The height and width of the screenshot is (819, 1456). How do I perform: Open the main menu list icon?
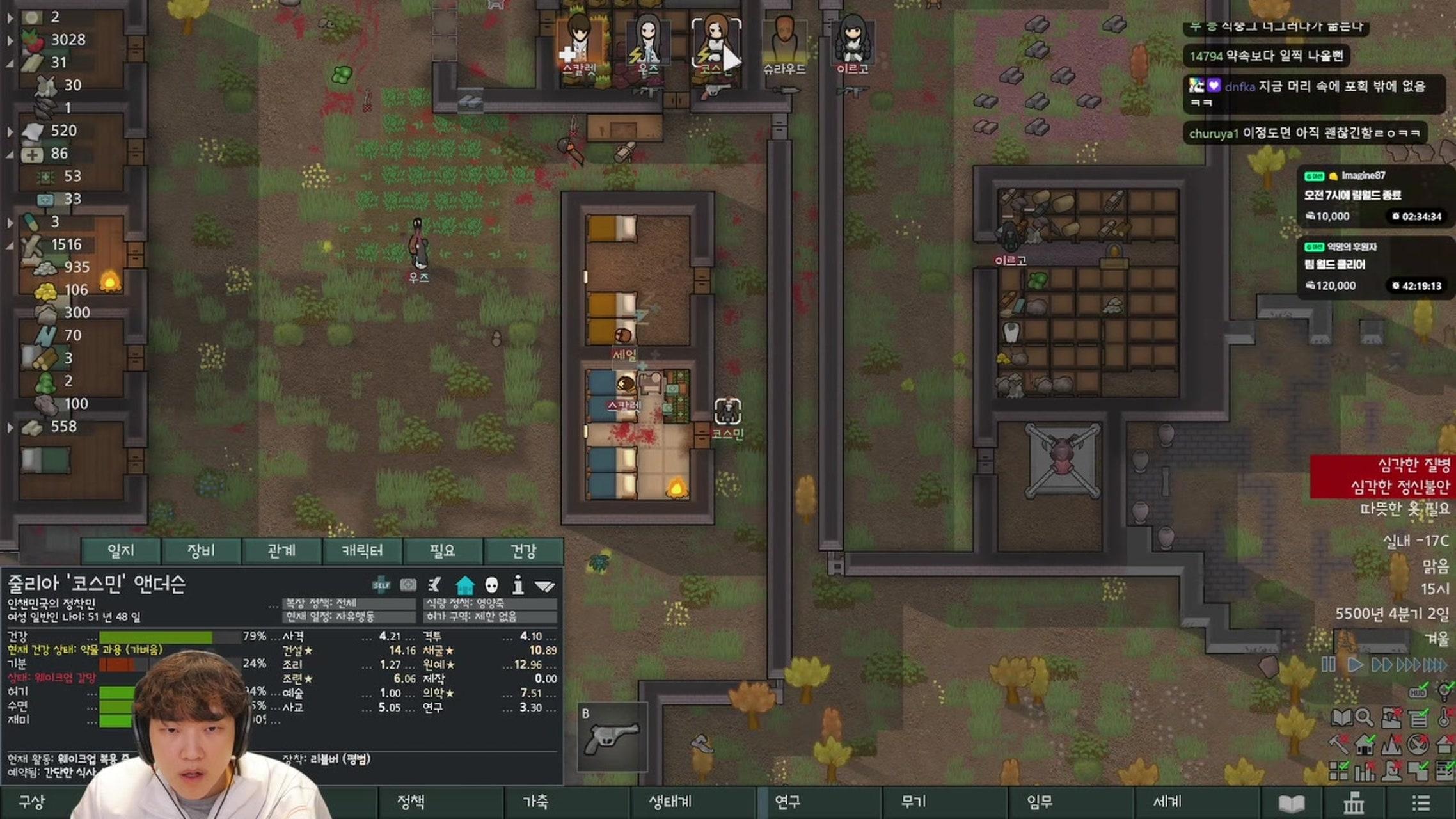coord(1421,803)
